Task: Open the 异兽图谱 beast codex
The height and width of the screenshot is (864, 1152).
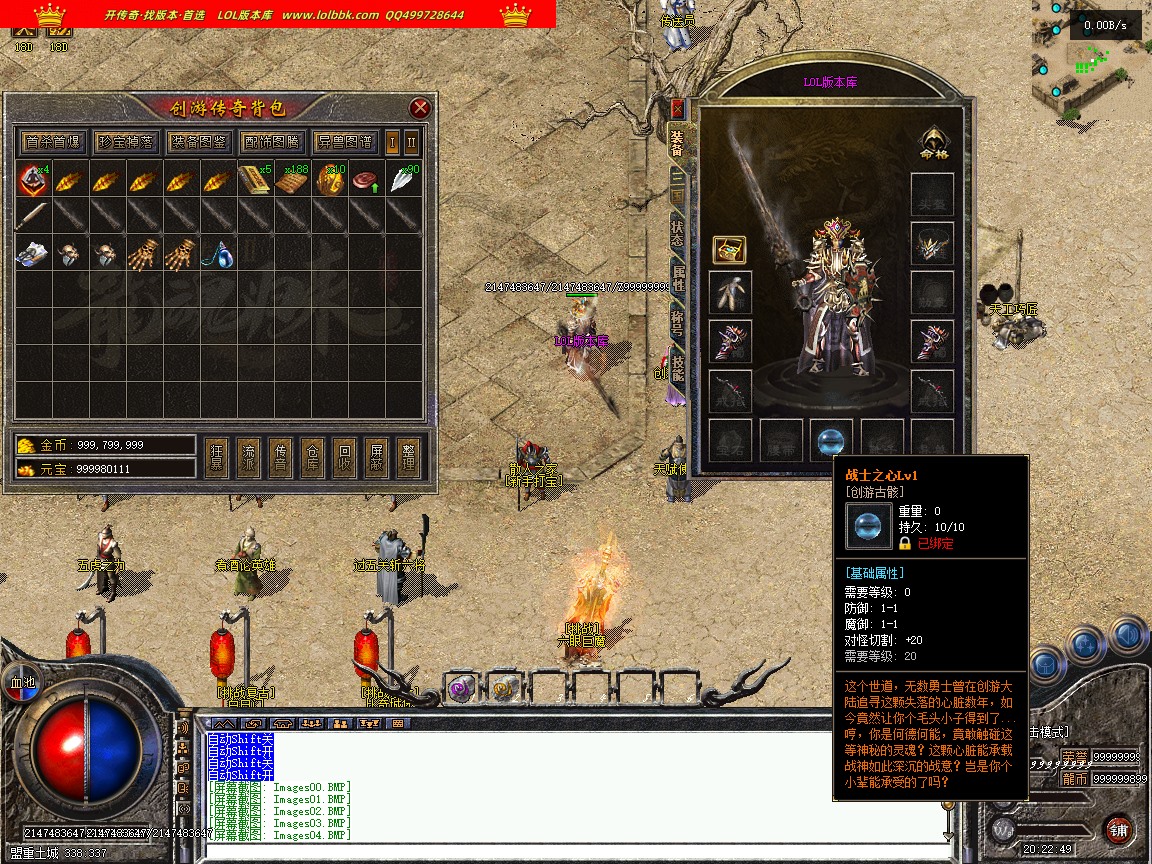Action: (x=344, y=142)
